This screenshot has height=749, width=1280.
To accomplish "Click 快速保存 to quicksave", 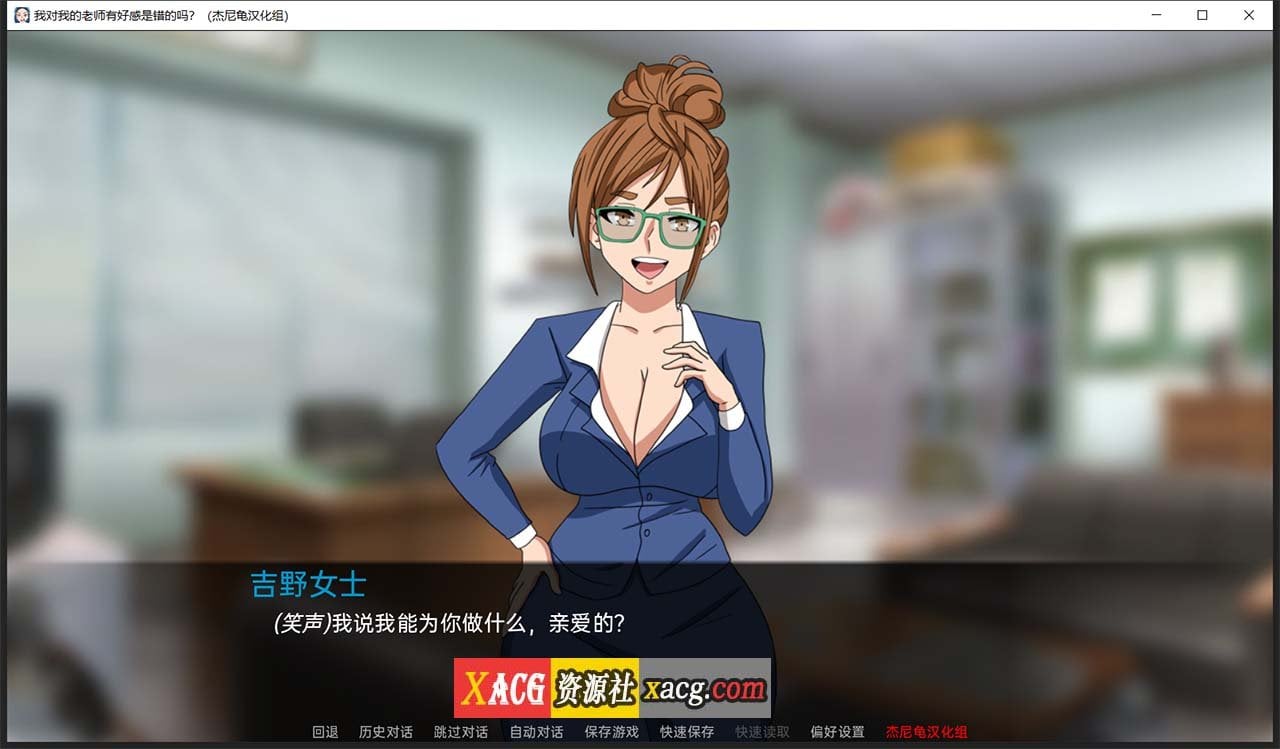I will pos(686,732).
